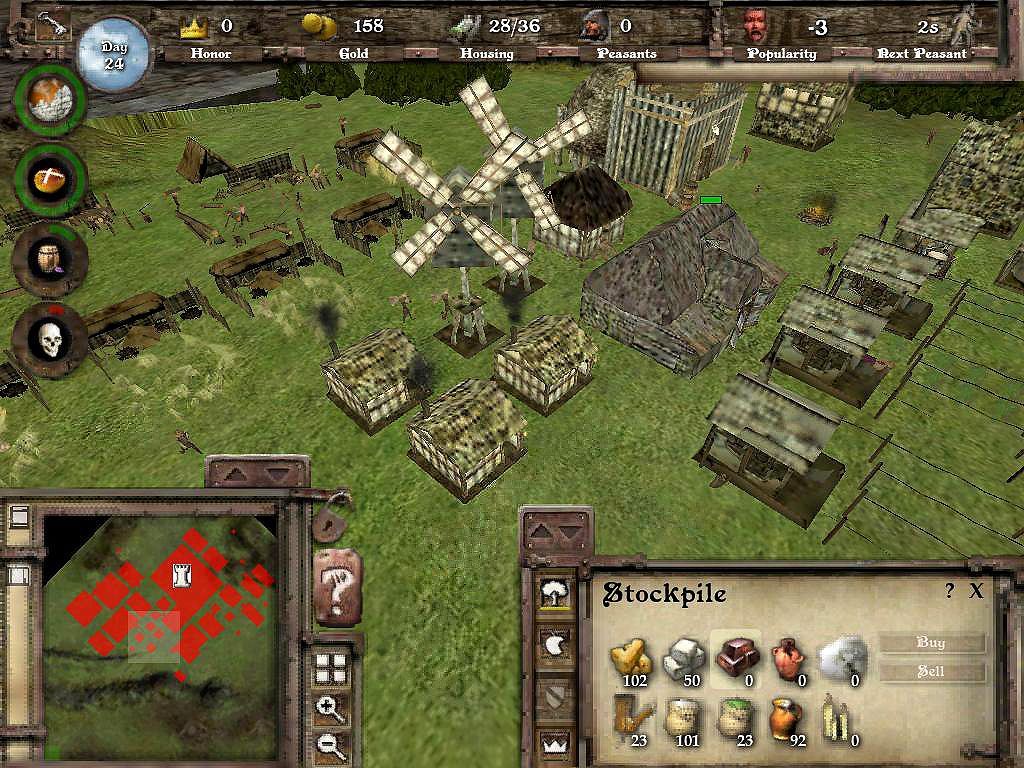Zoom in with the plus magnifier
The width and height of the screenshot is (1024, 768).
tap(331, 710)
